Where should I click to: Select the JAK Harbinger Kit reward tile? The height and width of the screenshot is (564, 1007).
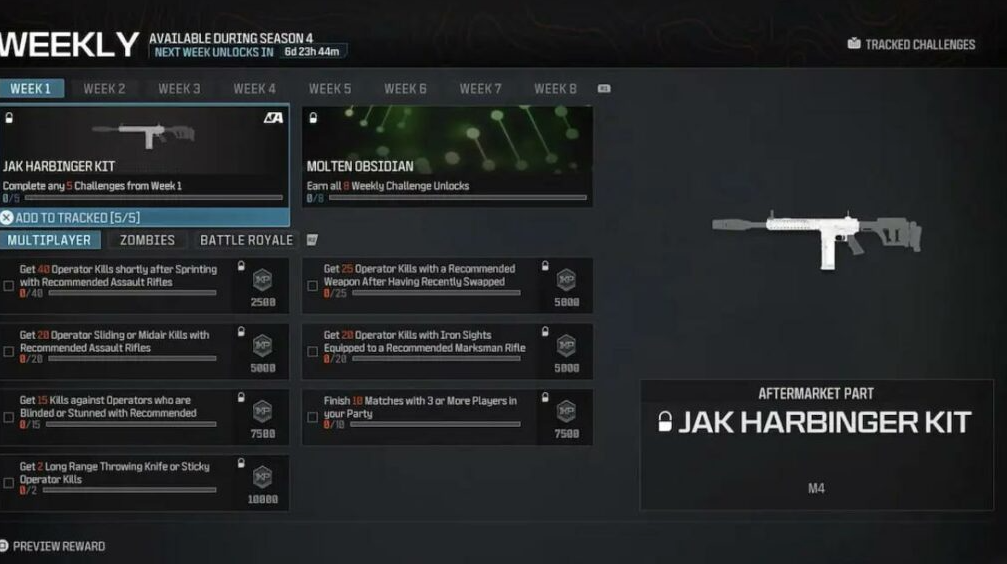point(144,155)
